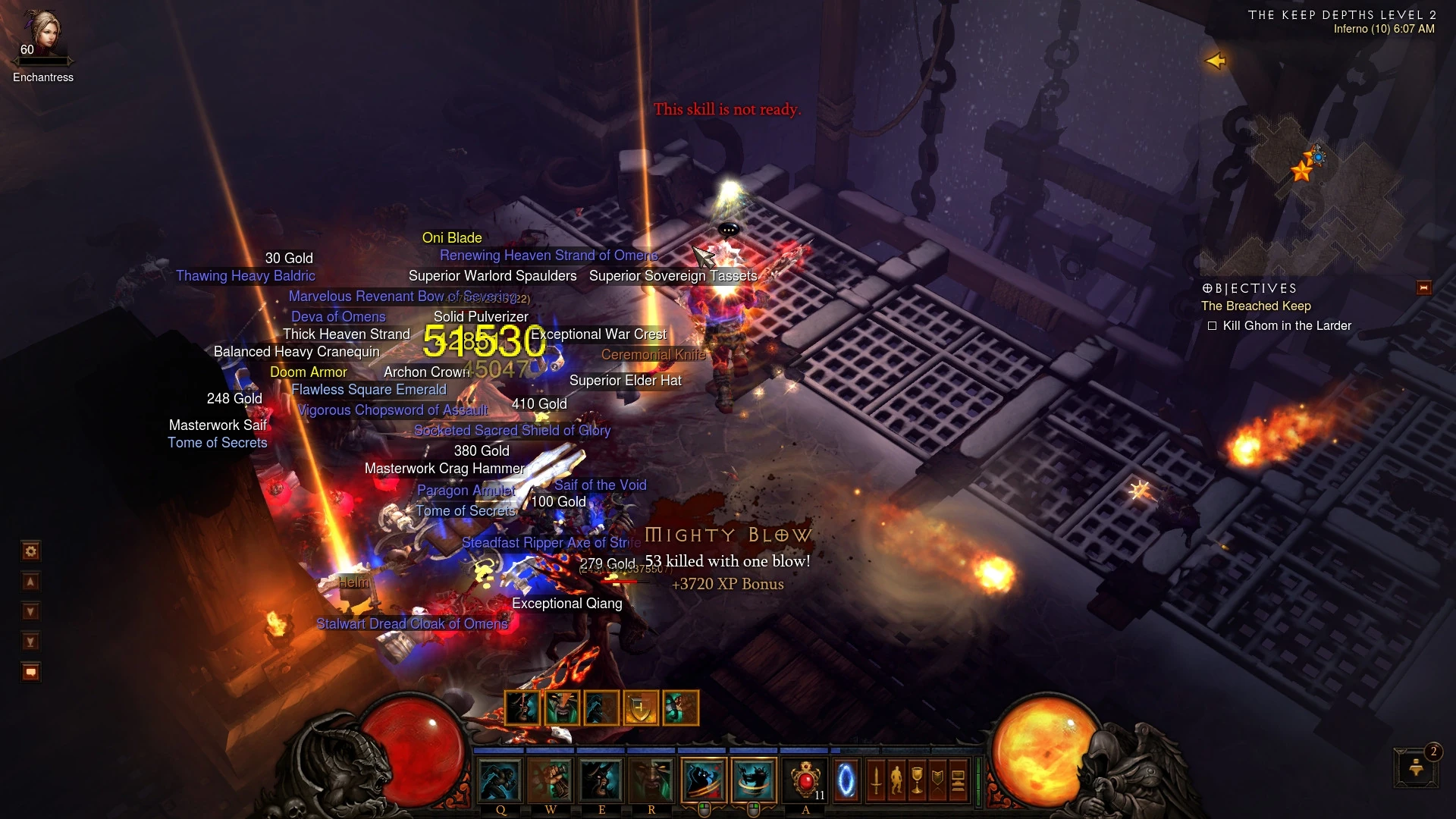The width and height of the screenshot is (1456, 819).
Task: Cast the left mouse button attack skill
Action: coord(703,780)
